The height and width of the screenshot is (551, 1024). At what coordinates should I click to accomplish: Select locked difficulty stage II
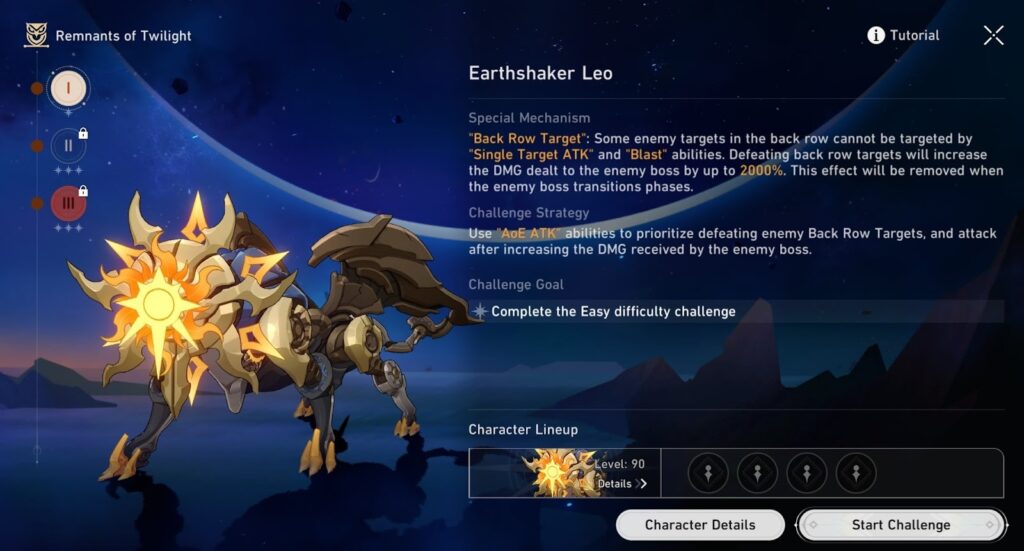point(68,146)
